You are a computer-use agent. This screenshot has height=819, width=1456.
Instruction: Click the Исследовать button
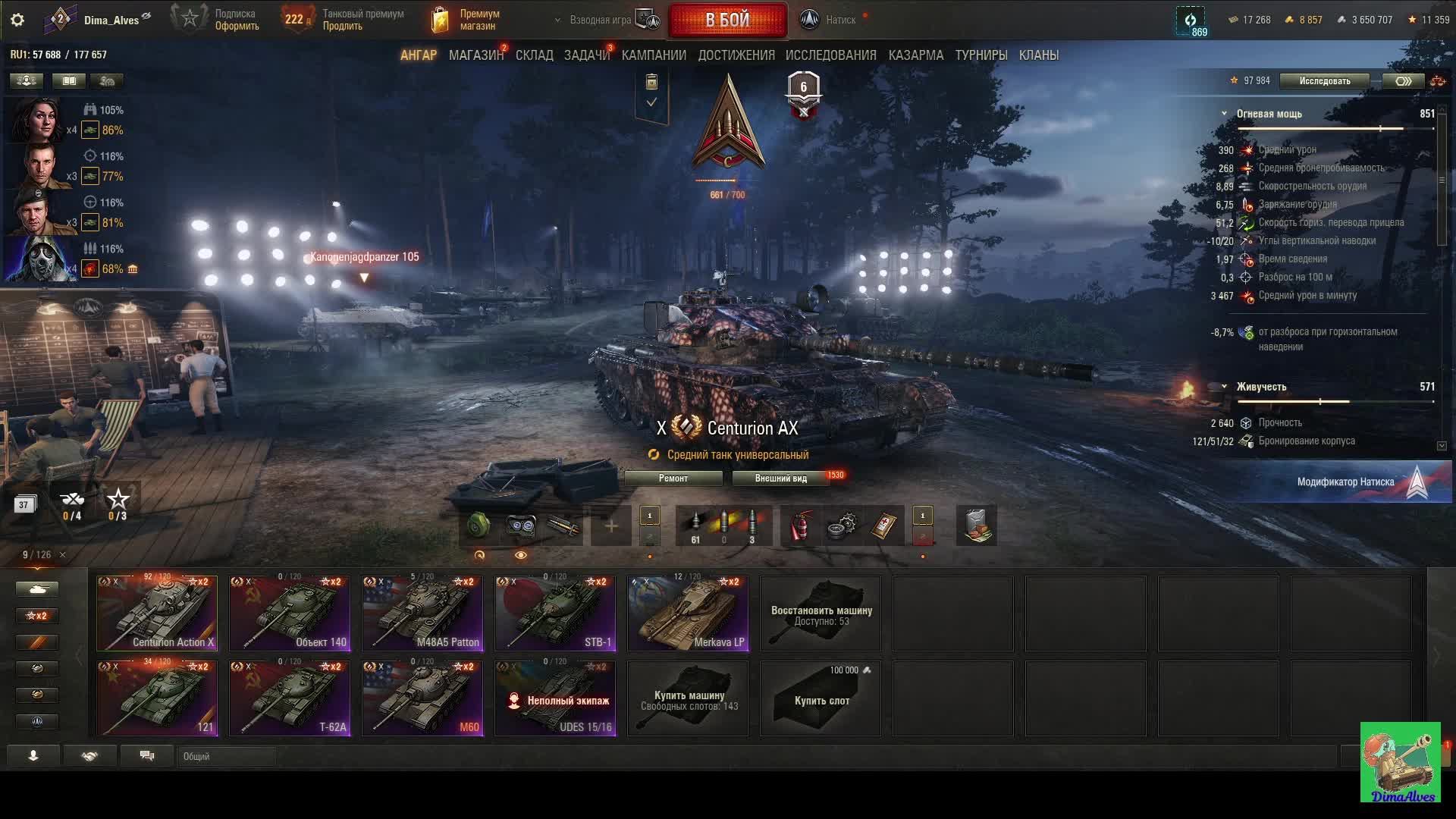1324,81
